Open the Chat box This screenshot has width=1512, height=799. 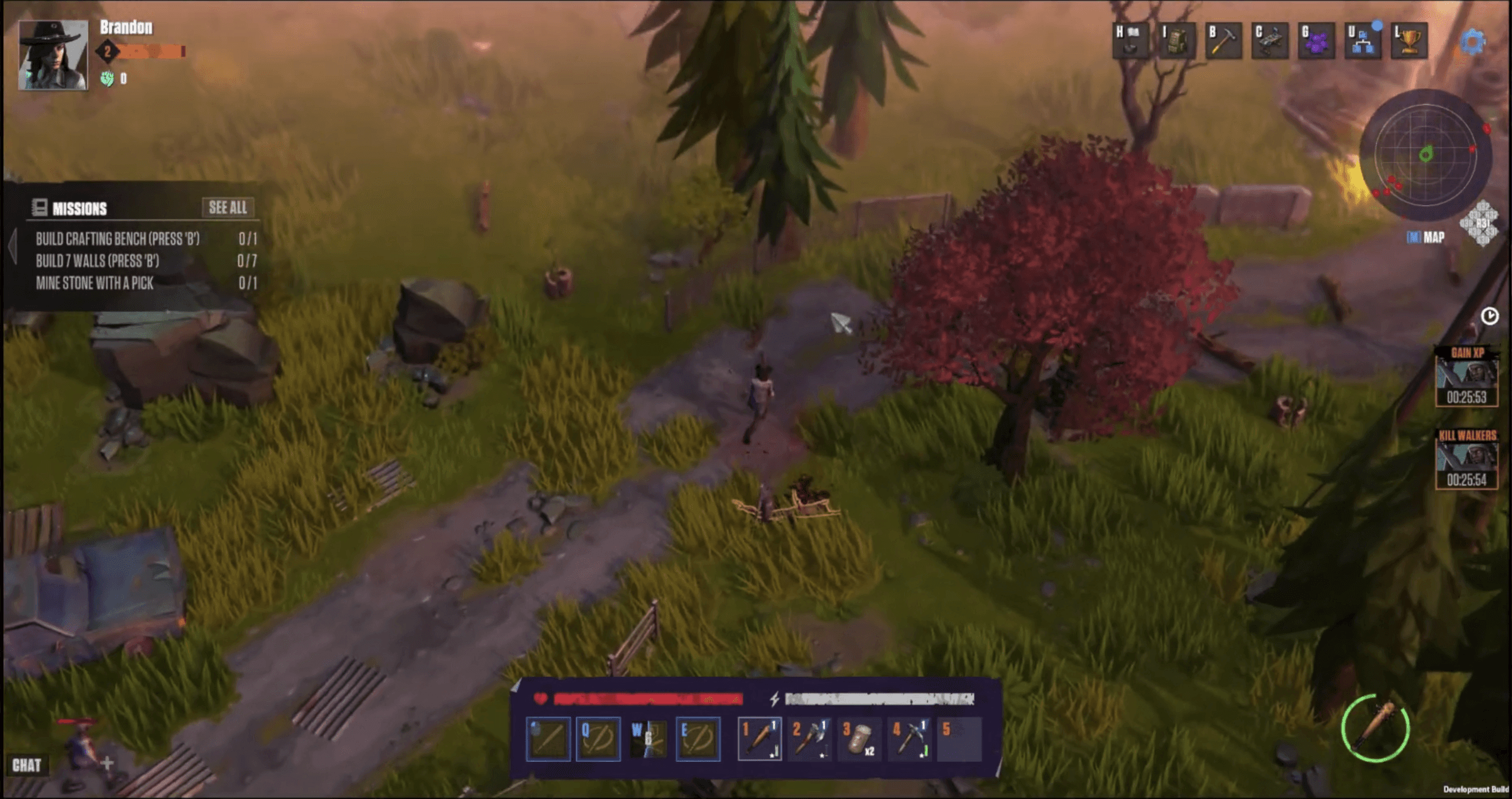coord(27,765)
